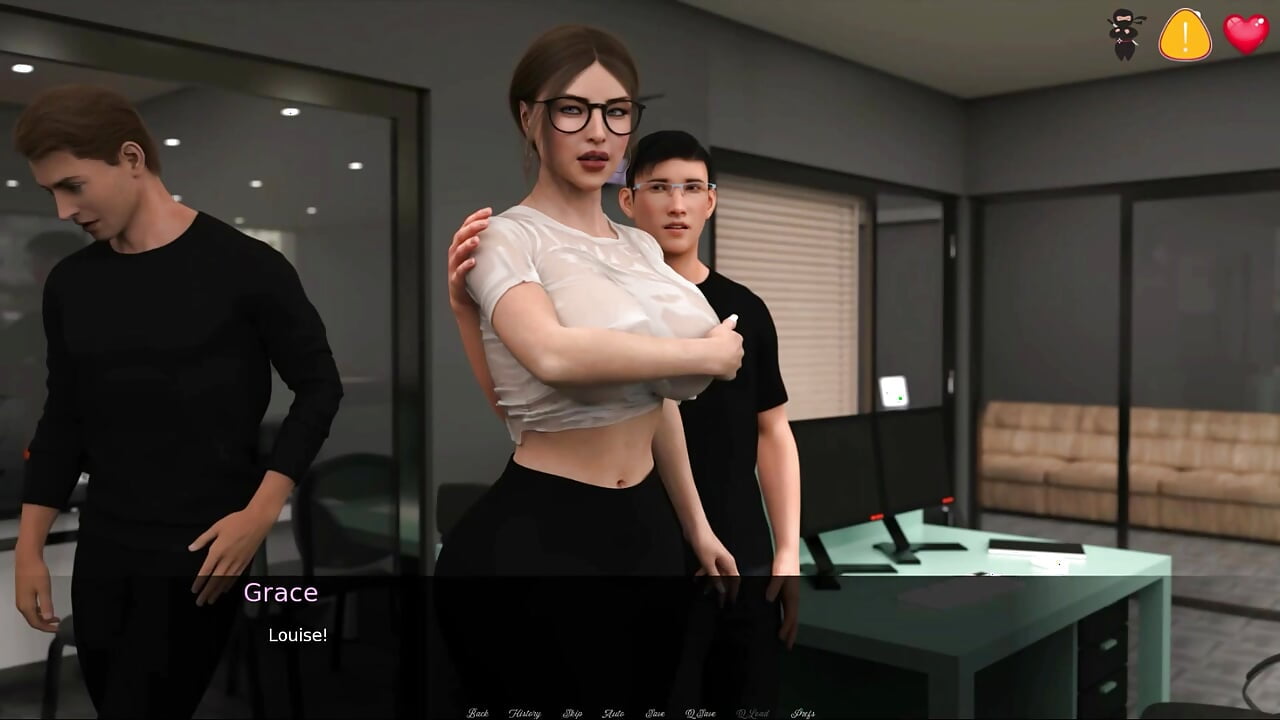Rewind to previous dialogue with Back
The image size is (1280, 720).
[x=478, y=712]
